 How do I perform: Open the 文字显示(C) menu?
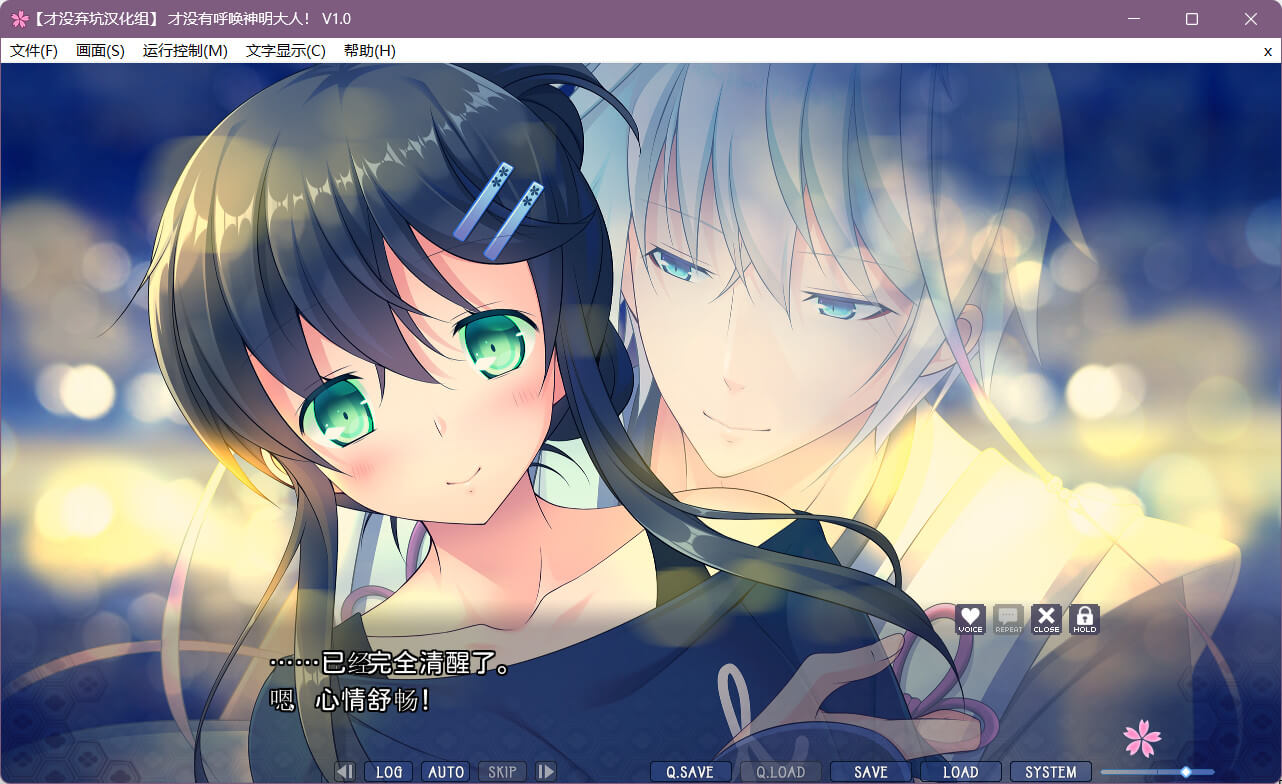click(286, 51)
